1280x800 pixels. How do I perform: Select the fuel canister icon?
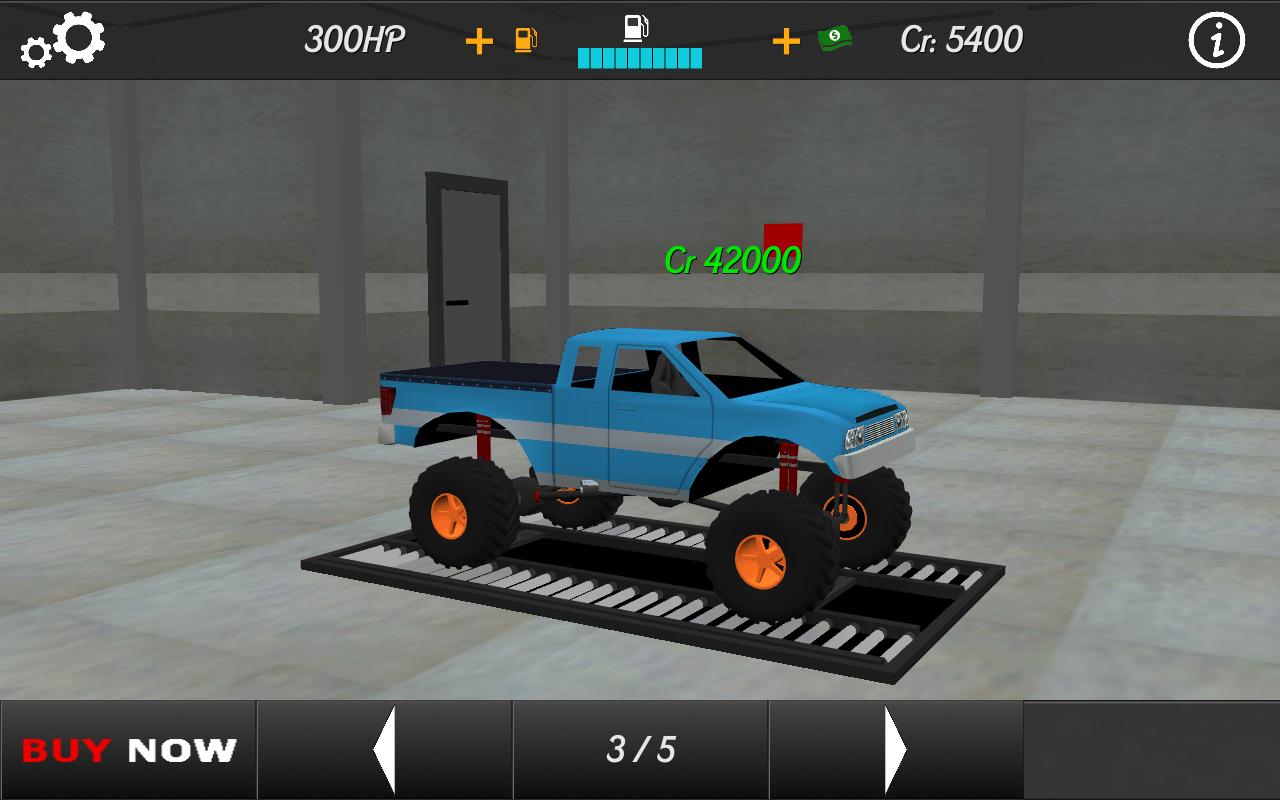(527, 41)
